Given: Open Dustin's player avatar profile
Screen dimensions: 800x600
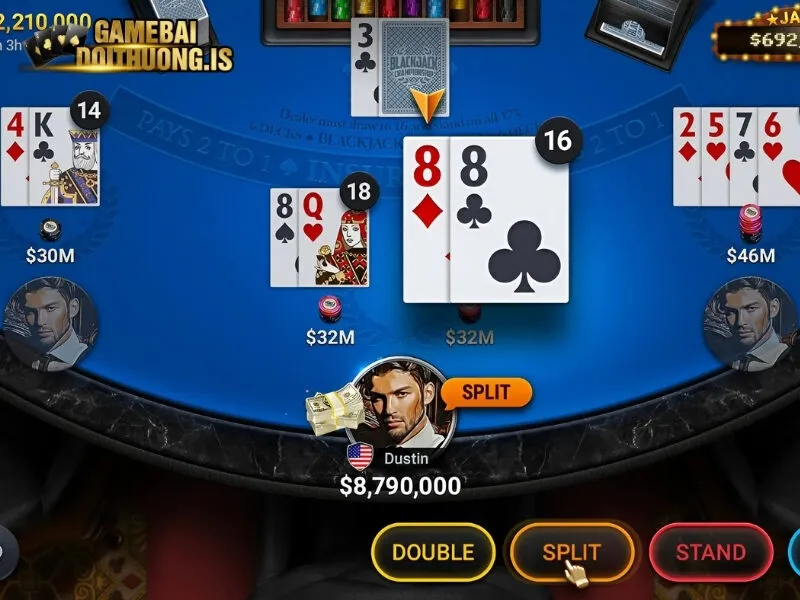Looking at the screenshot, I should pyautogui.click(x=405, y=405).
